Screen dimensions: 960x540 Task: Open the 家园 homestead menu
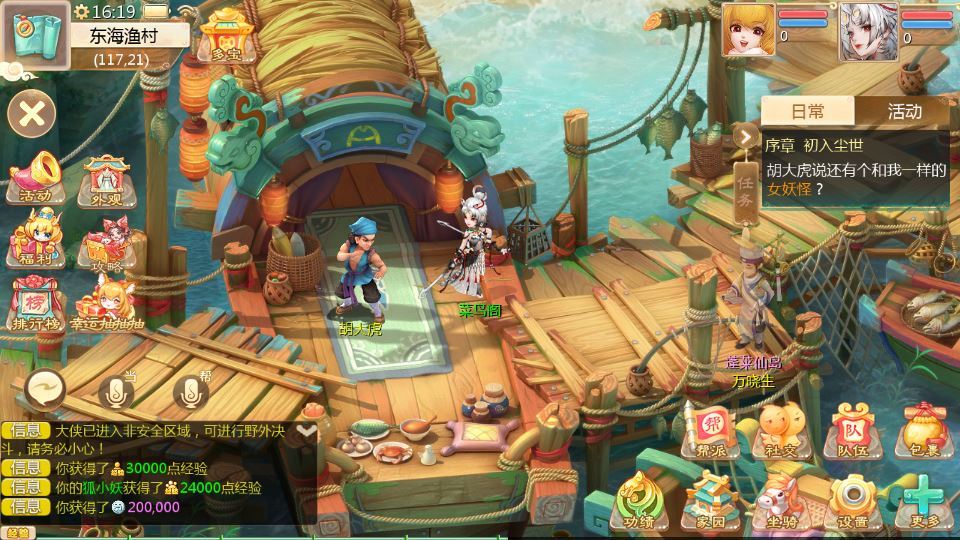coord(710,500)
